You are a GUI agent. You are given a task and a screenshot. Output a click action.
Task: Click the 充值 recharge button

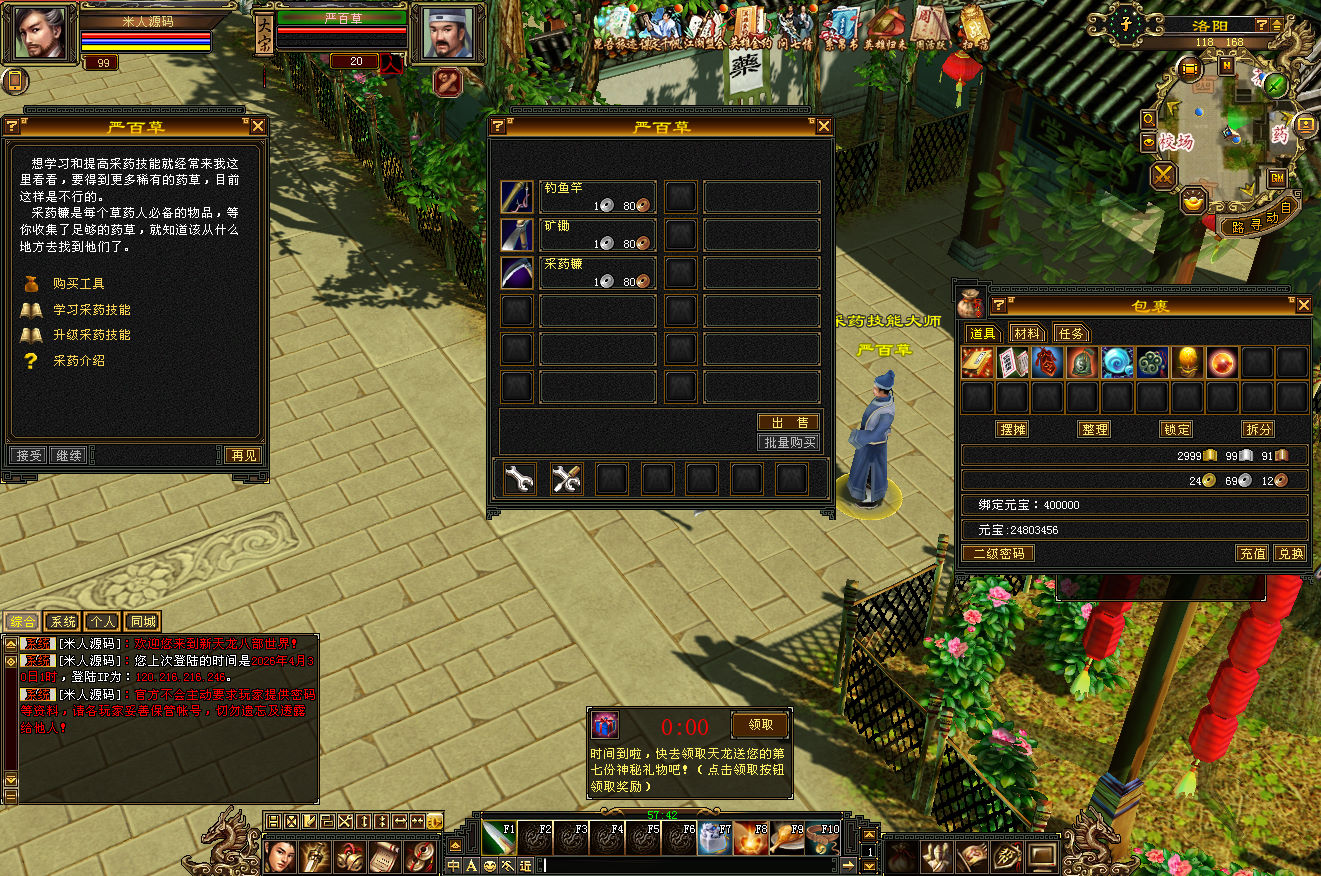1253,553
